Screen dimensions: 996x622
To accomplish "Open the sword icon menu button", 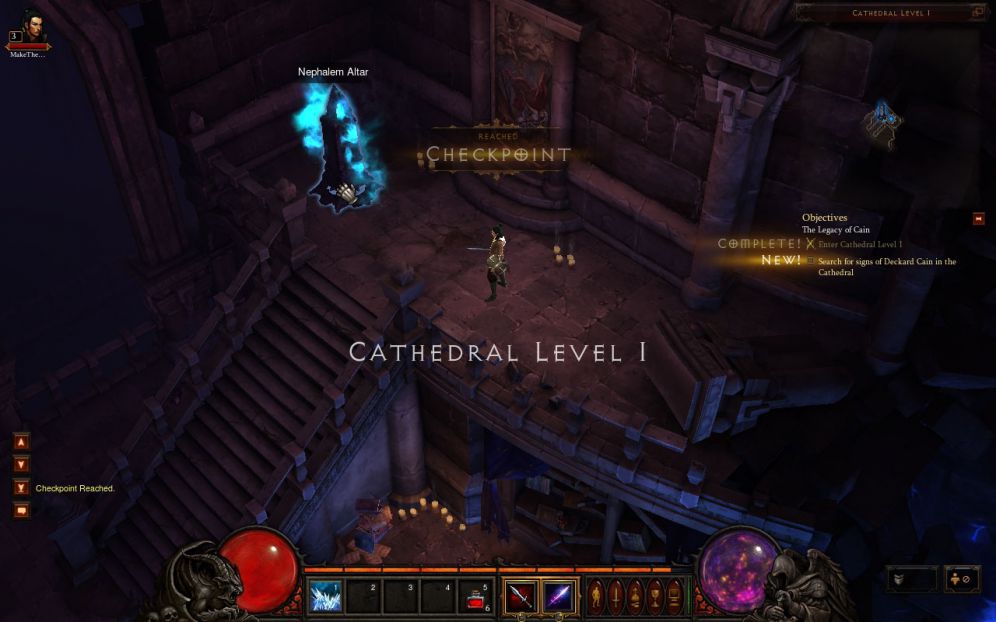I will tap(615, 597).
